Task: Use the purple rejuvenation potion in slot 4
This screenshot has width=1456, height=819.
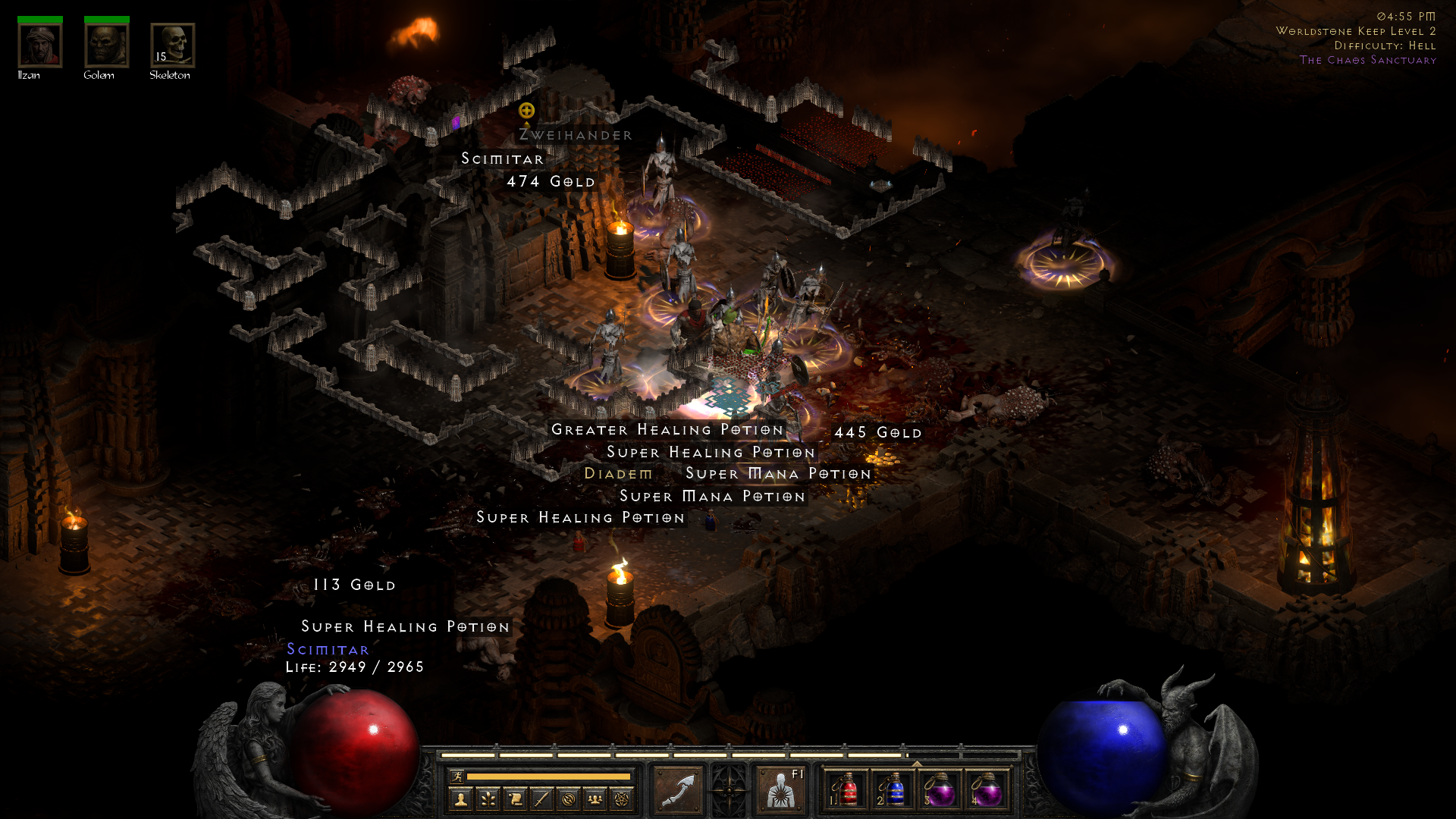Action: [987, 790]
